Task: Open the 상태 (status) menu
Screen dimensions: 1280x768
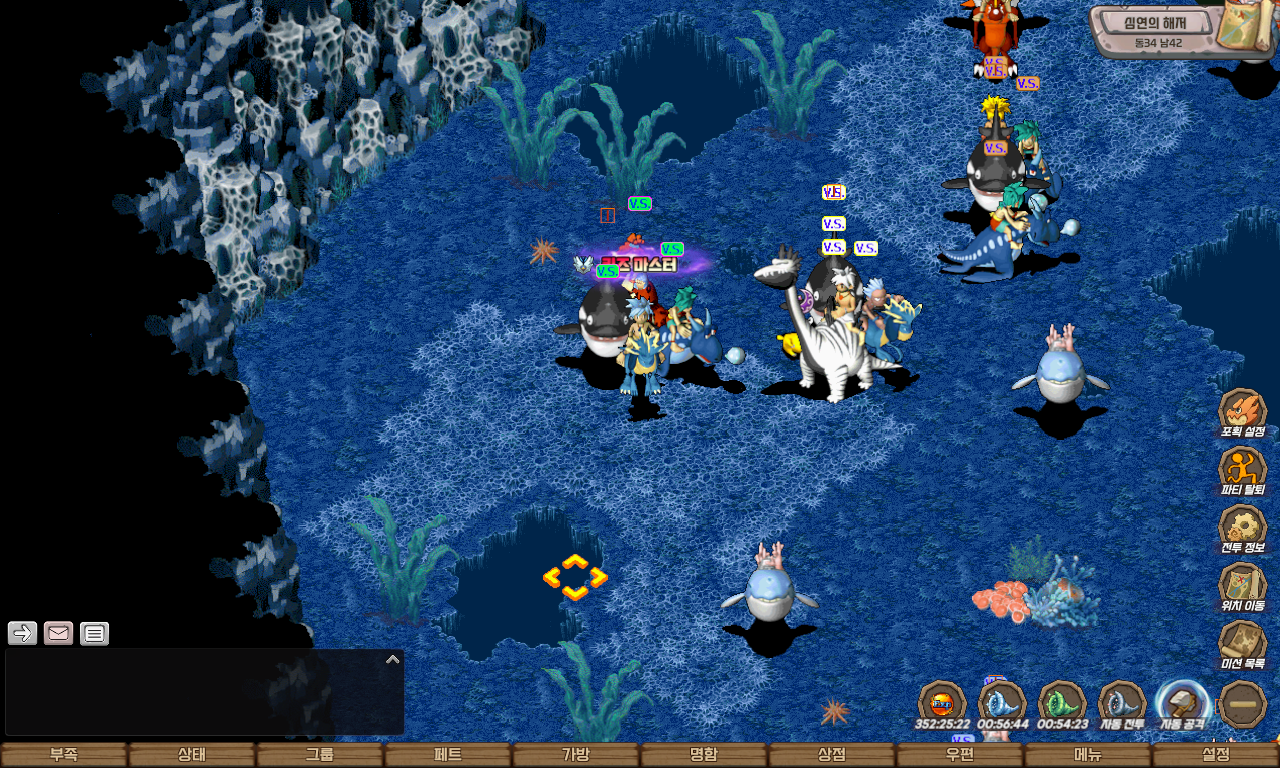Action: (x=192, y=755)
